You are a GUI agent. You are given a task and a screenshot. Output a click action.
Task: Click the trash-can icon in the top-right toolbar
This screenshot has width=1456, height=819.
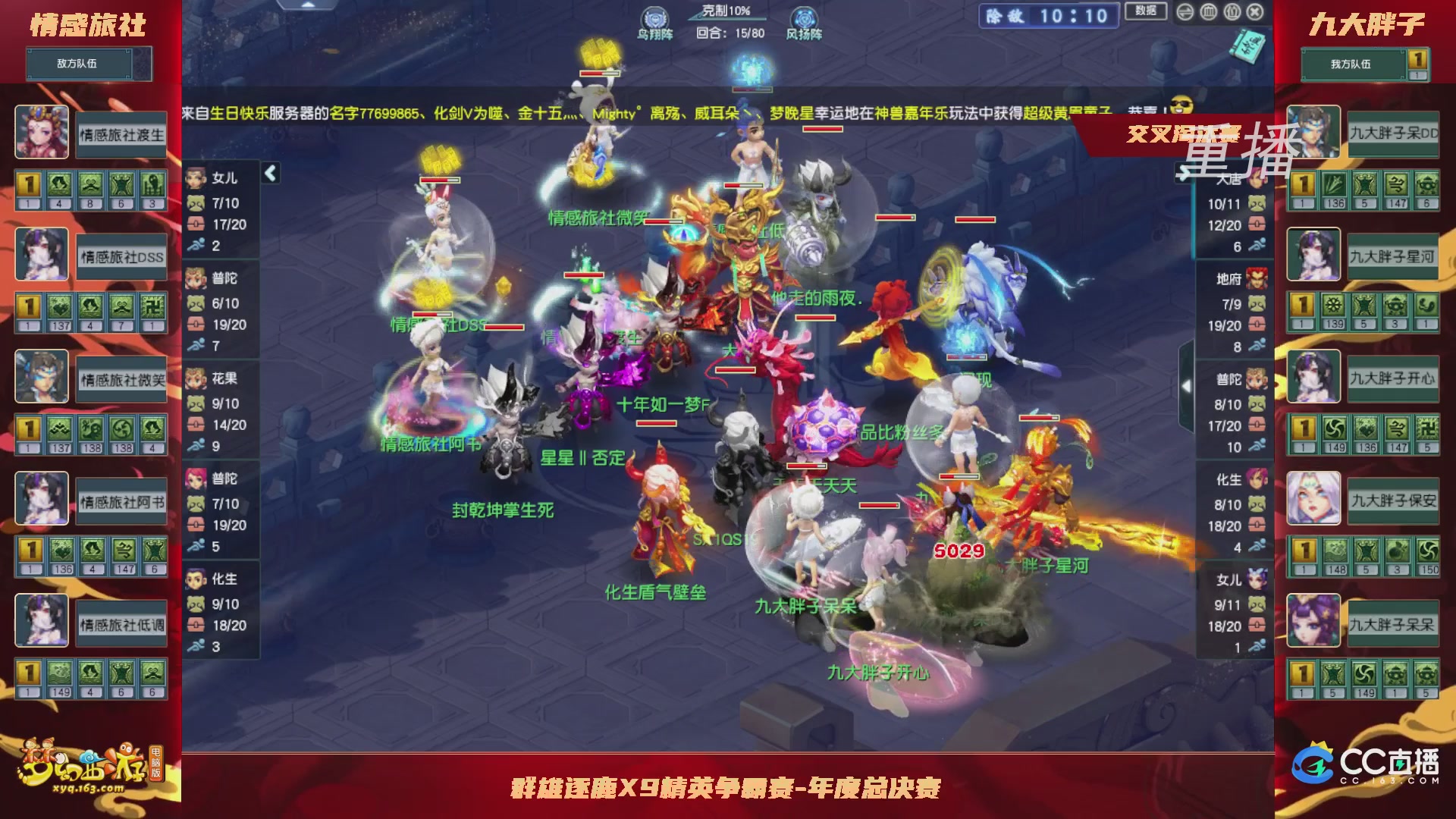1207,11
